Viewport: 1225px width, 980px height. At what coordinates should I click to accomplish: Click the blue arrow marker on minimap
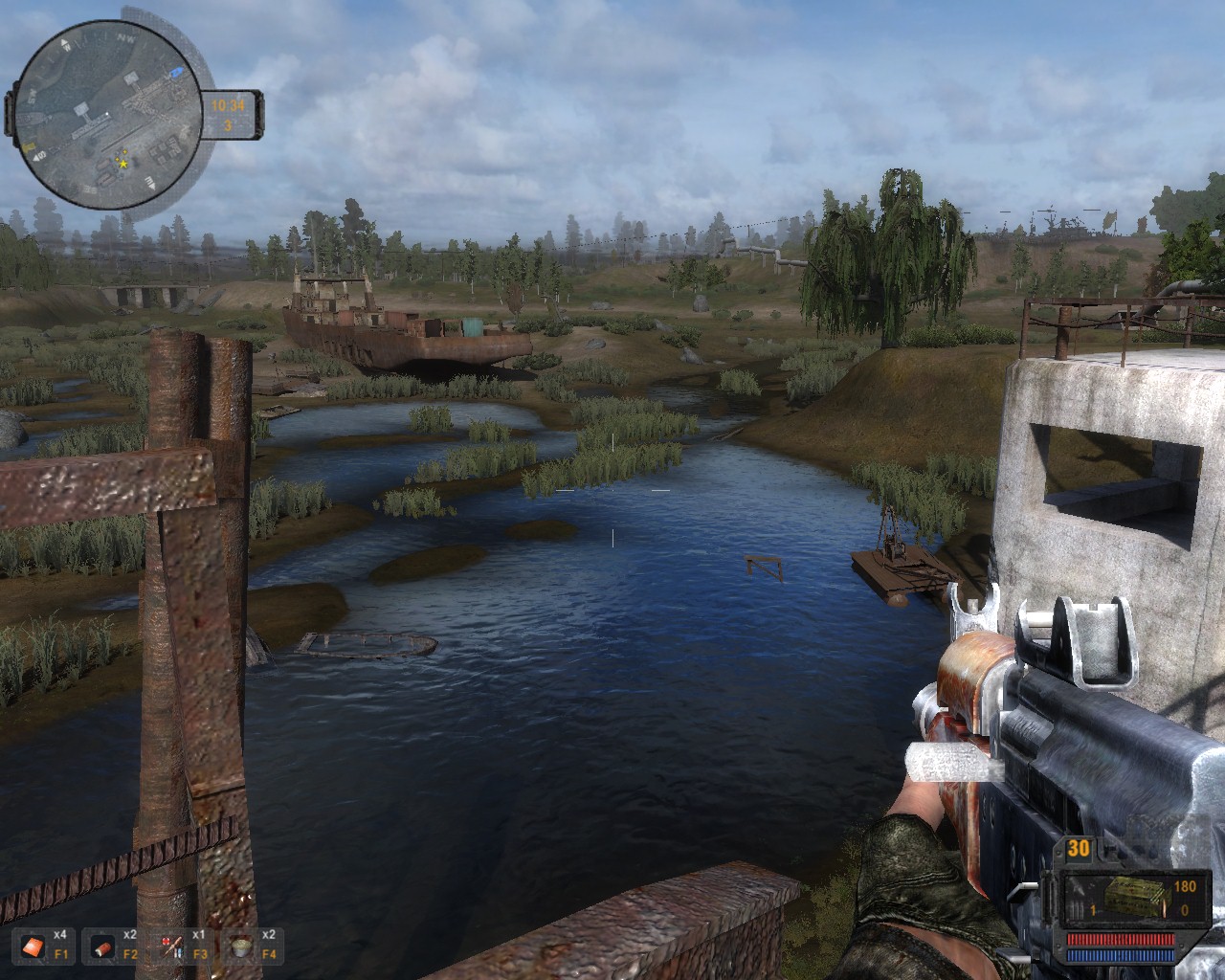(175, 73)
